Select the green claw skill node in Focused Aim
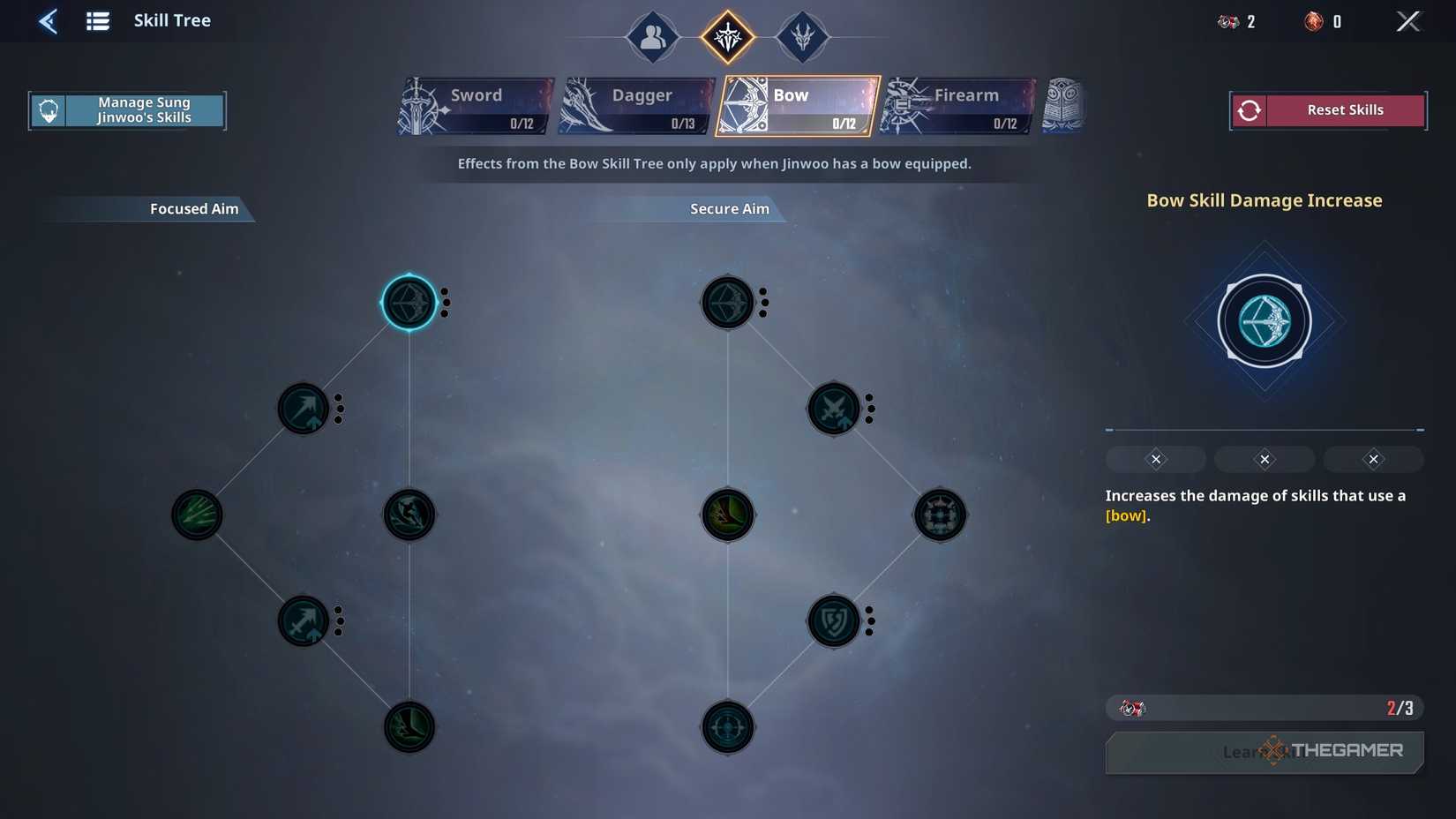This screenshot has height=819, width=1456. (196, 515)
